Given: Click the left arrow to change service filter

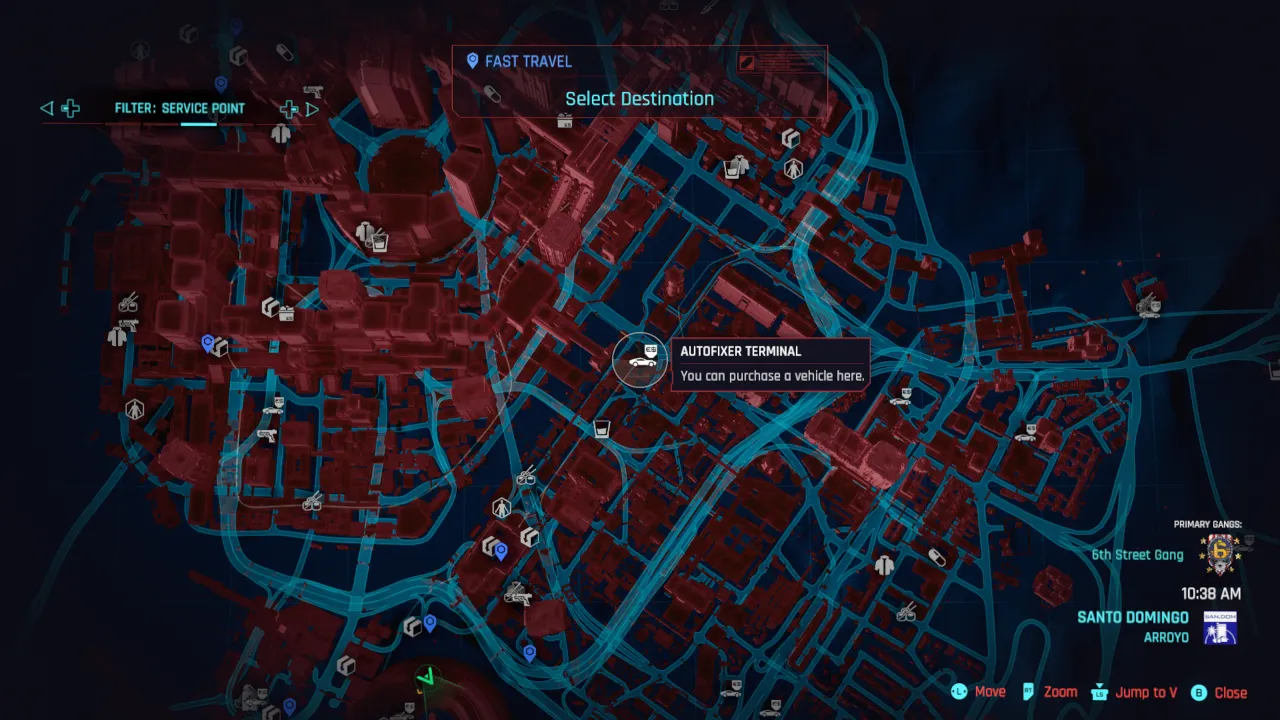Looking at the screenshot, I should tap(46, 108).
